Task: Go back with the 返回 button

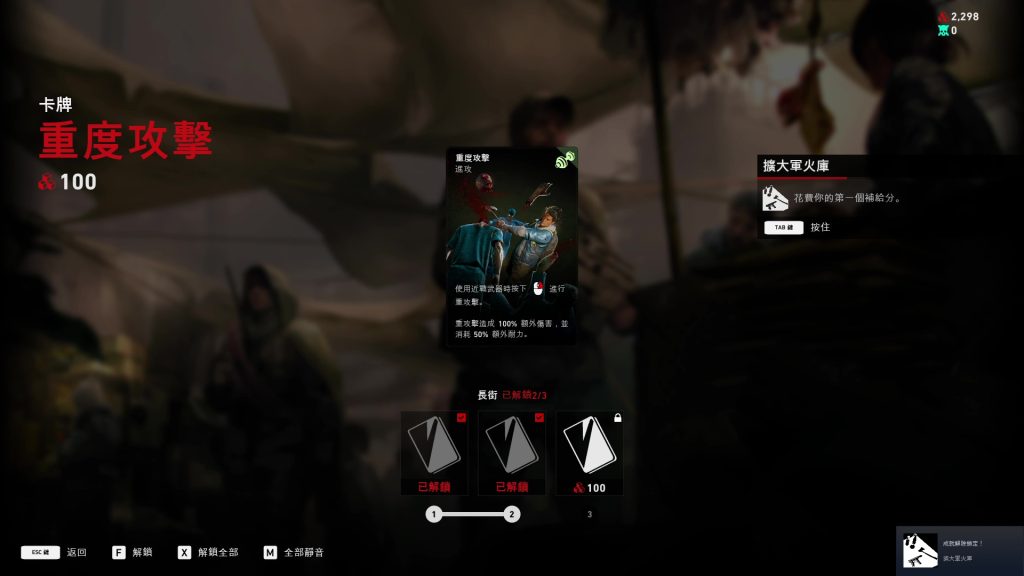Action: (x=54, y=552)
